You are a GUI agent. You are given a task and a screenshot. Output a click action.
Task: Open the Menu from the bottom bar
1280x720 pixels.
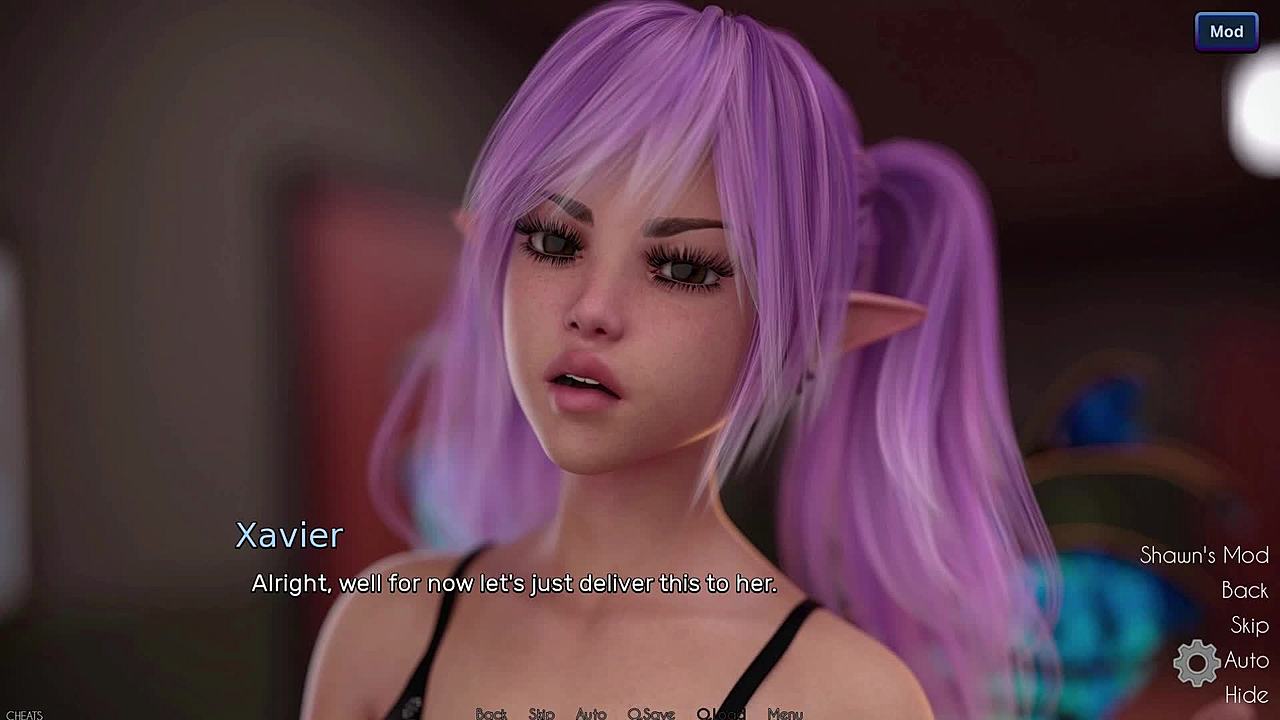point(785,713)
